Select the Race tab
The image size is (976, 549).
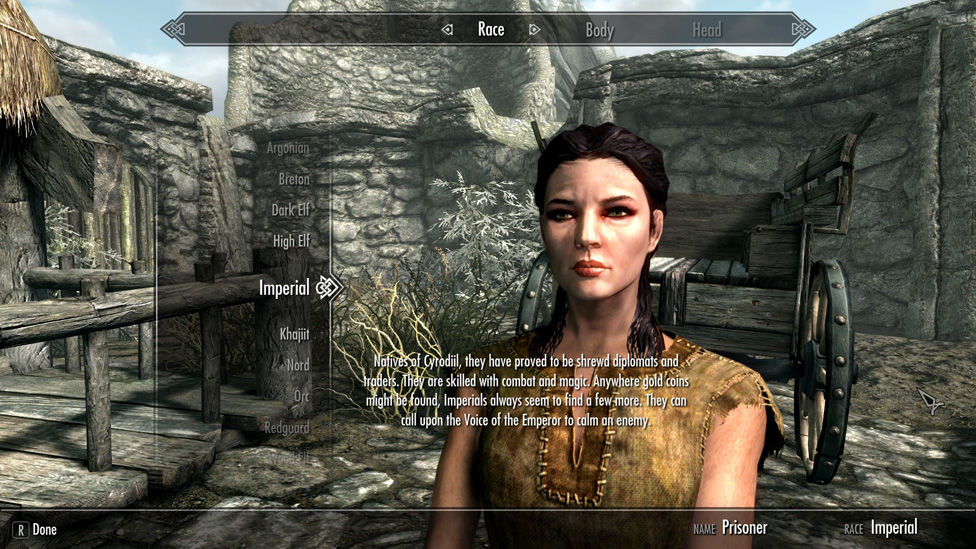[x=491, y=29]
